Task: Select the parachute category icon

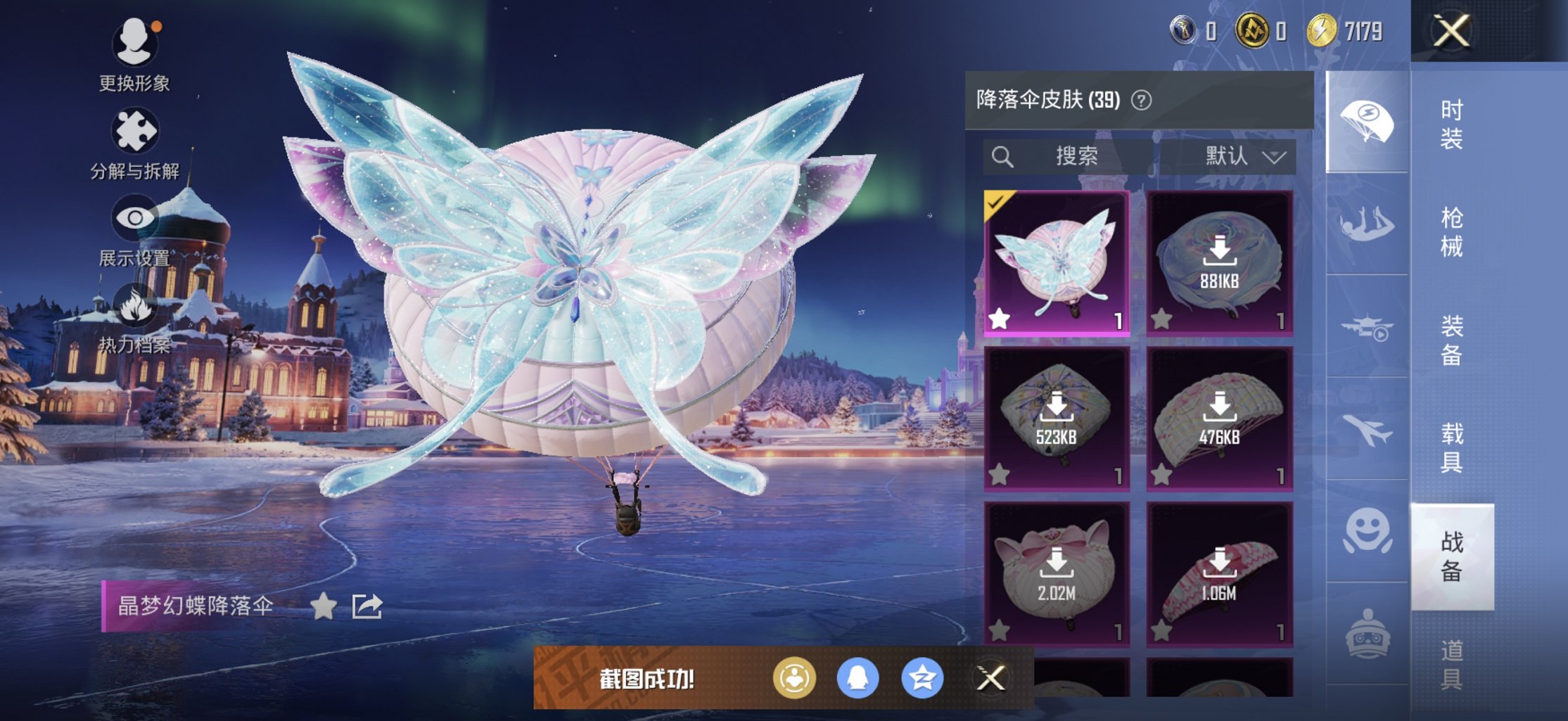Action: (x=1368, y=120)
